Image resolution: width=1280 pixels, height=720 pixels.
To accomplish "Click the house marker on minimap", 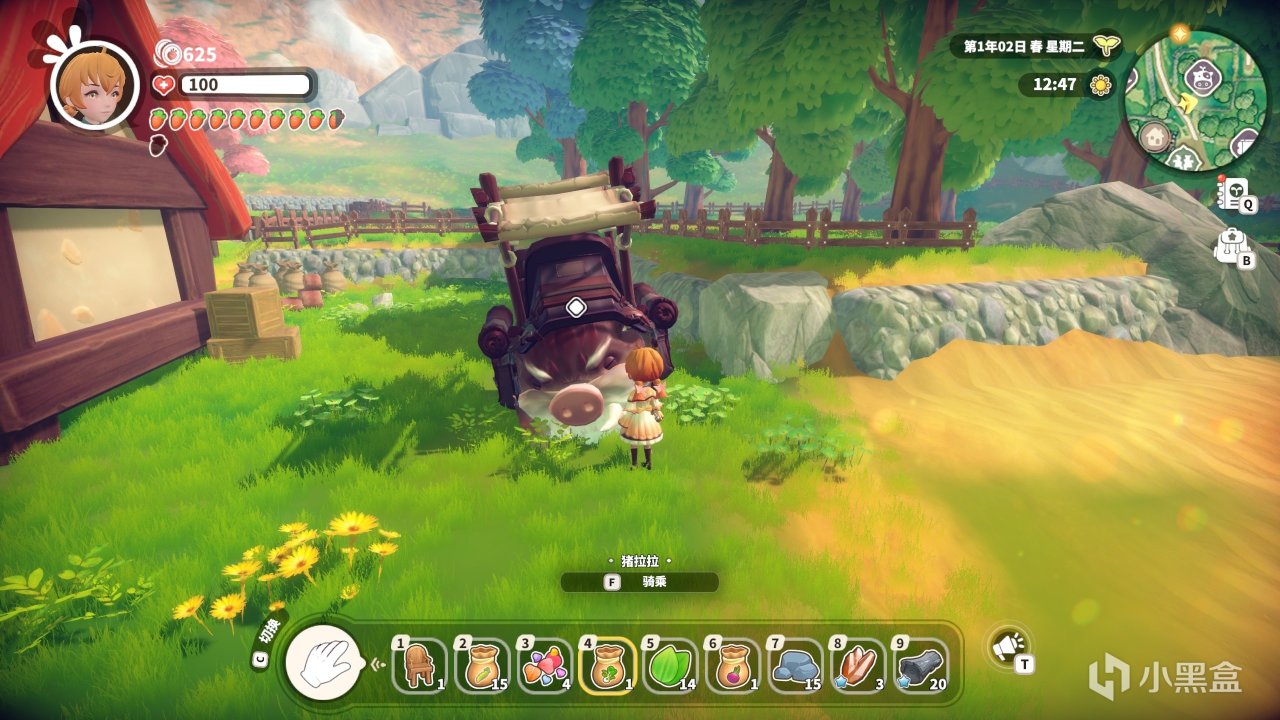I will tap(1155, 134).
